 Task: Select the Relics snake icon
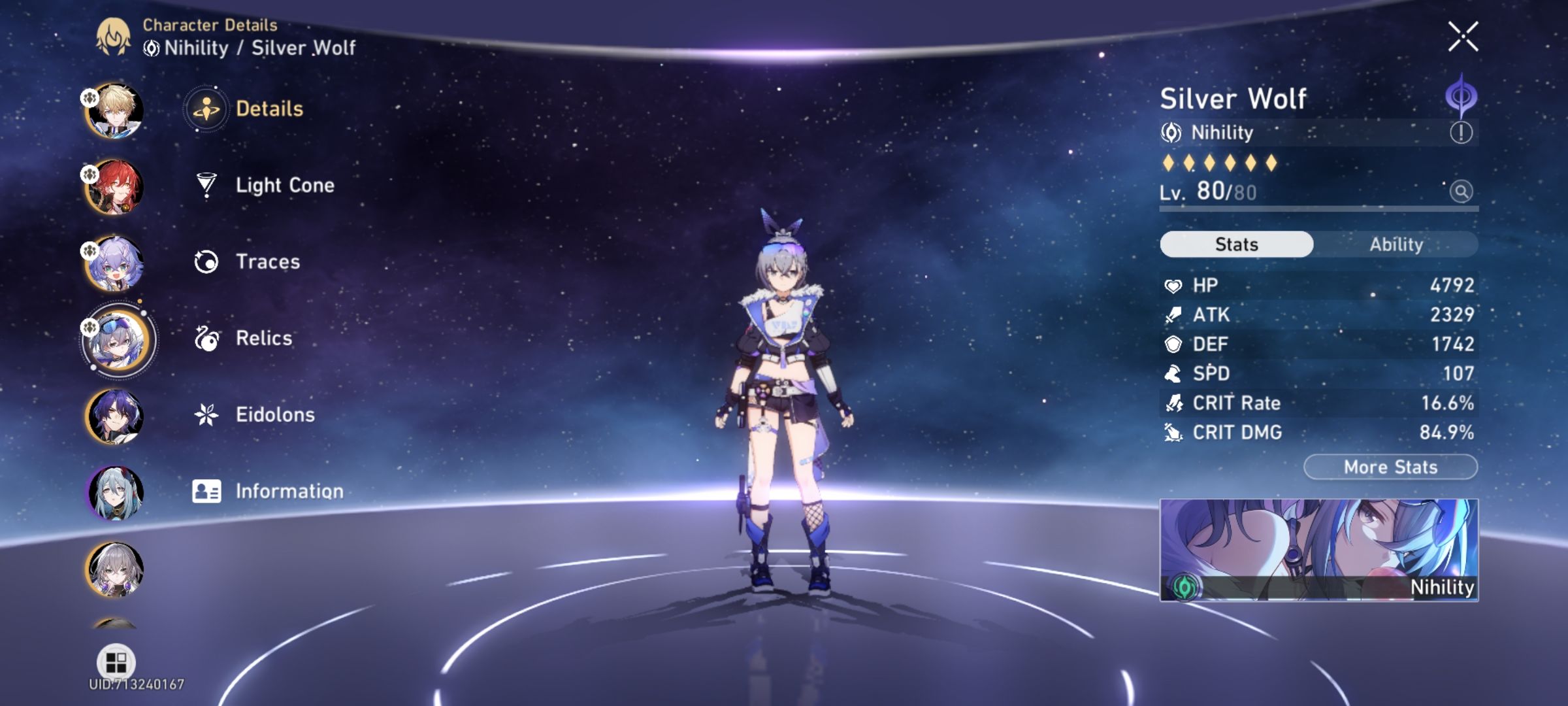[x=206, y=338]
